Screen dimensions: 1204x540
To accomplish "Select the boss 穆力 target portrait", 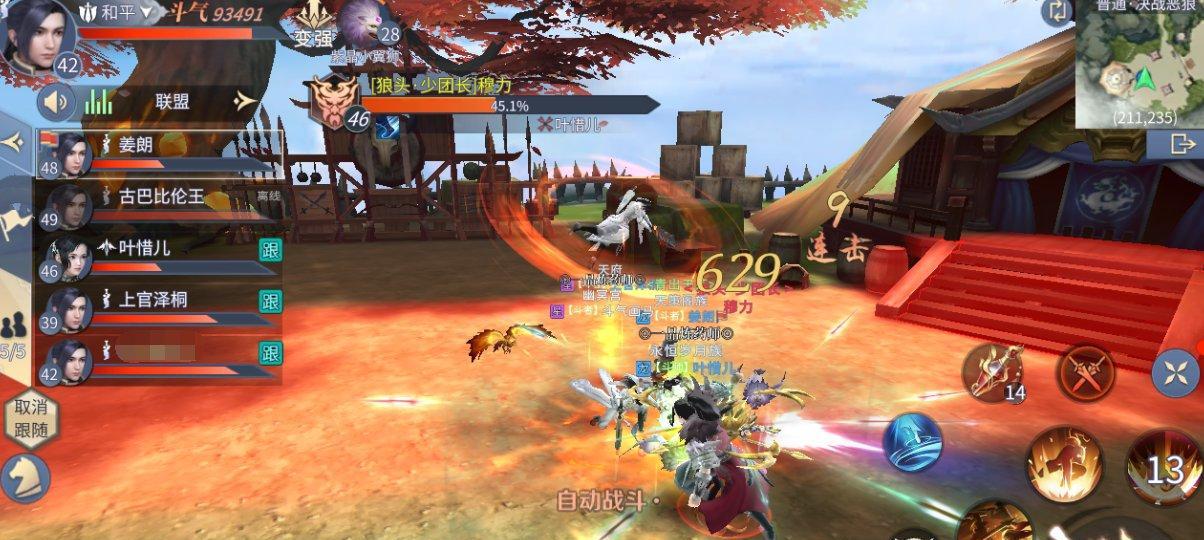I will [x=332, y=101].
